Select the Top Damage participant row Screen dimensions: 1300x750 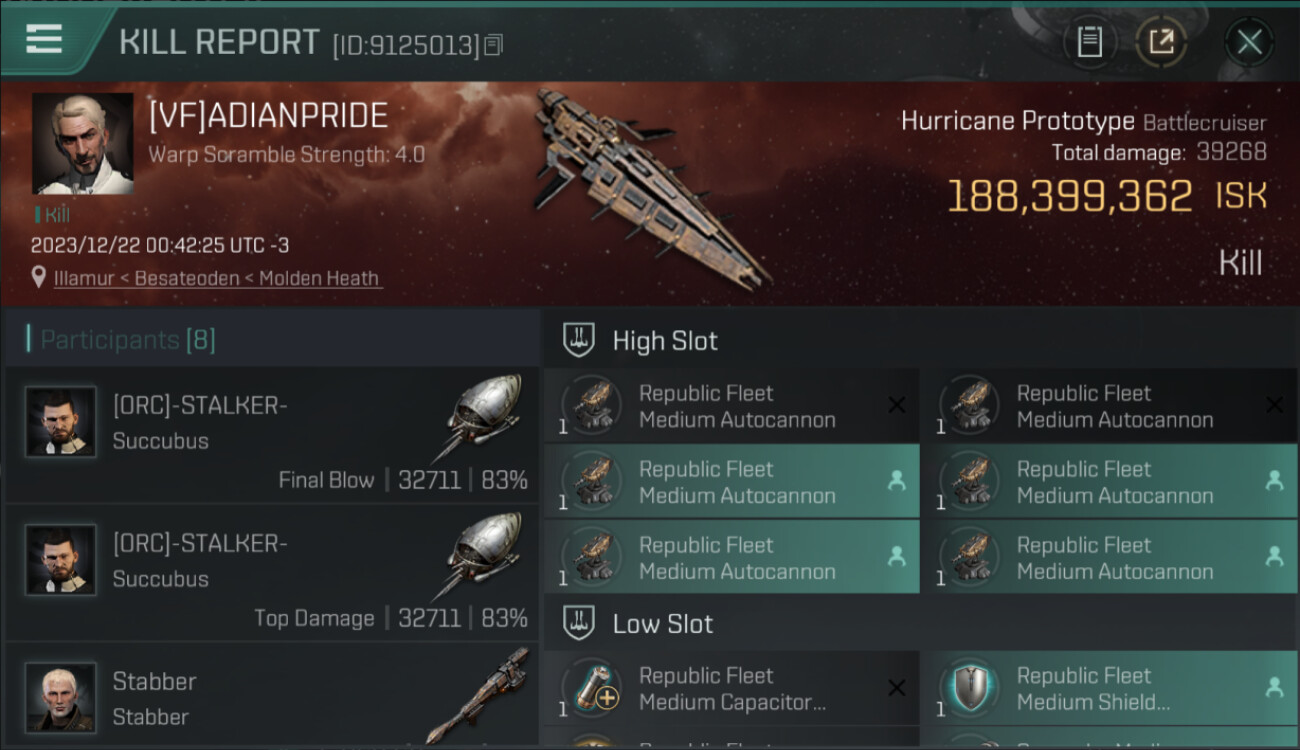(x=272, y=574)
